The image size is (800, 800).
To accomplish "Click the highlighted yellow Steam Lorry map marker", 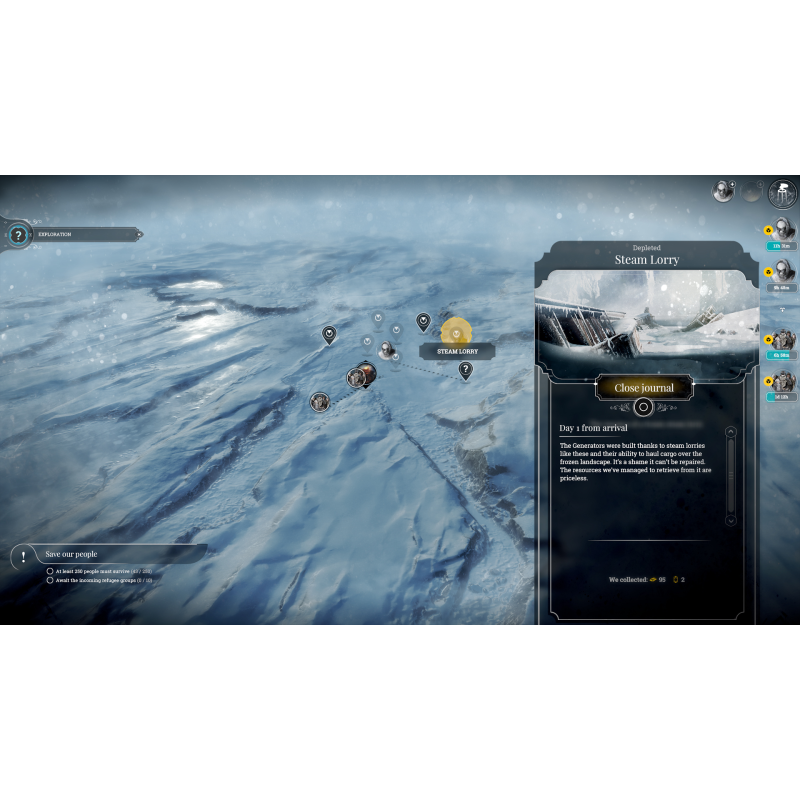I will click(x=456, y=331).
